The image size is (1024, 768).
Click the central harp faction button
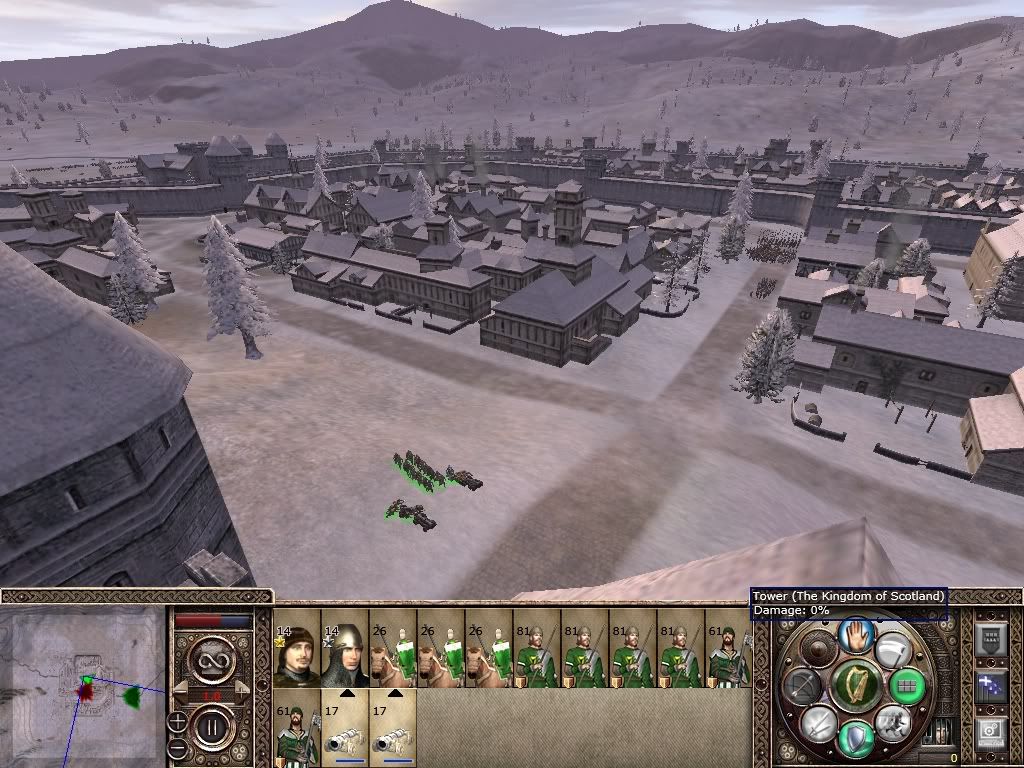click(855, 684)
